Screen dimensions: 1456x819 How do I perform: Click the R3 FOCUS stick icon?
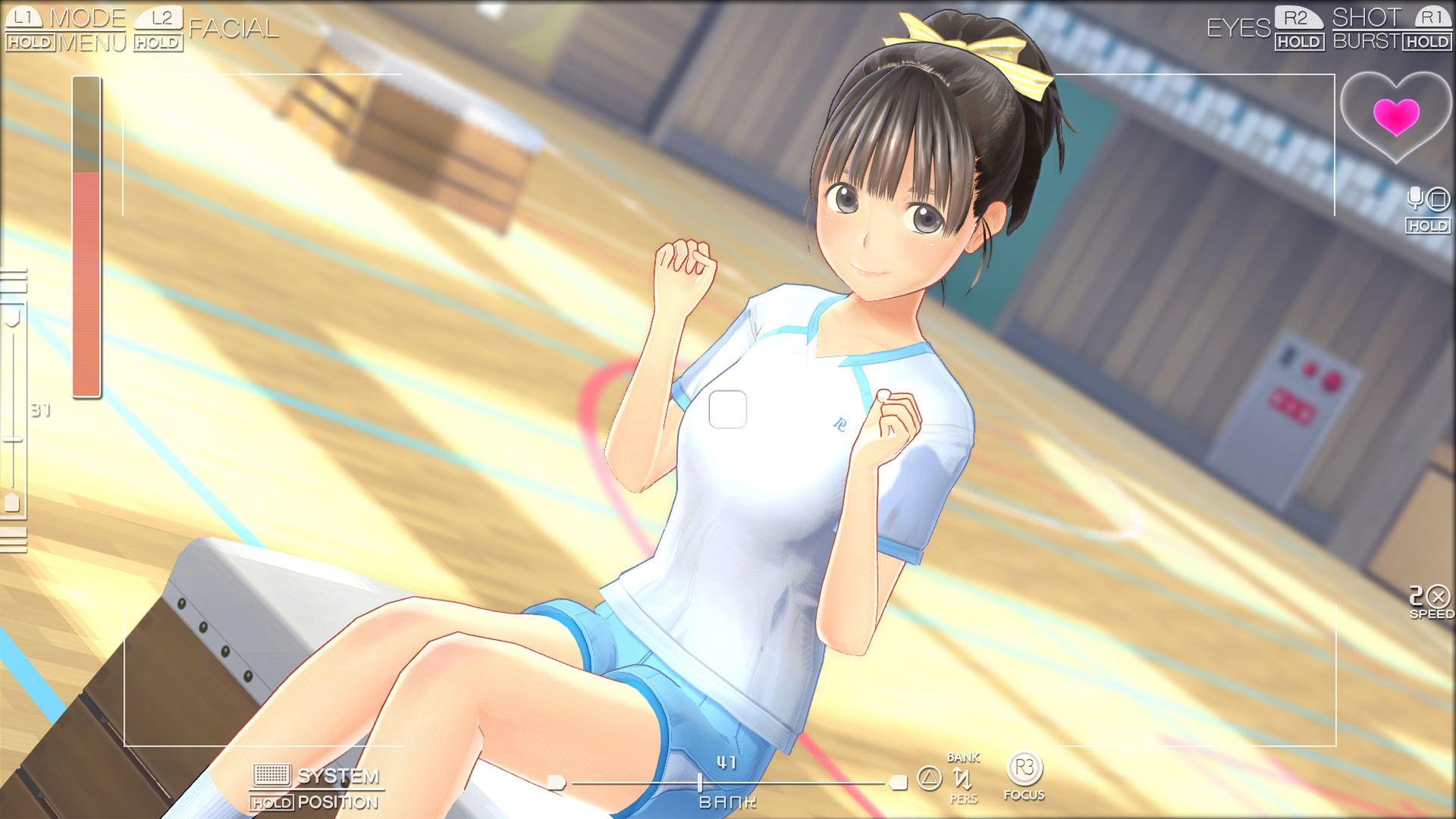1025,769
